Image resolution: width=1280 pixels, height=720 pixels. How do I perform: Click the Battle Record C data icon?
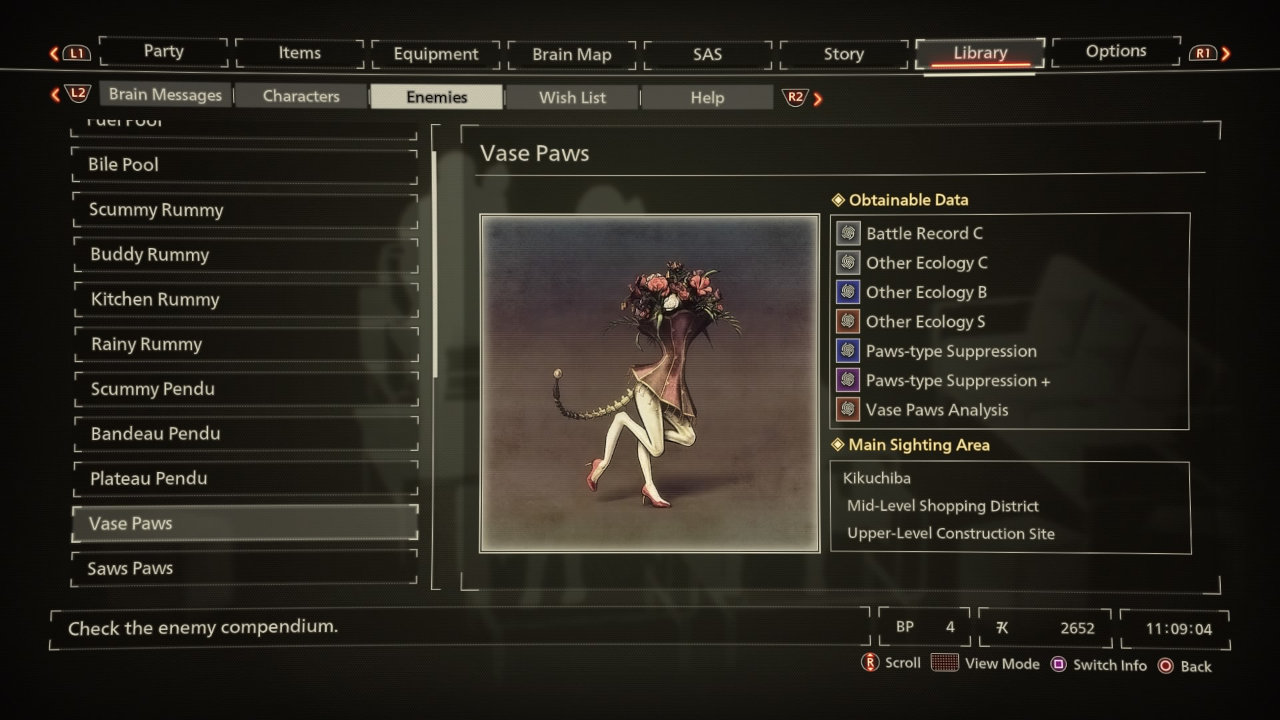click(x=848, y=233)
